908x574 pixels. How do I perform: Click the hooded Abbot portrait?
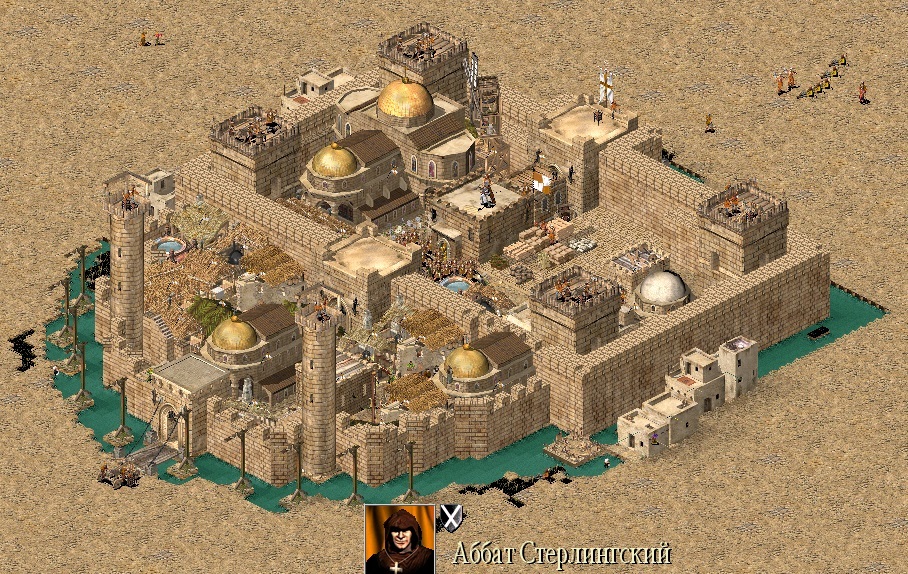pos(399,539)
